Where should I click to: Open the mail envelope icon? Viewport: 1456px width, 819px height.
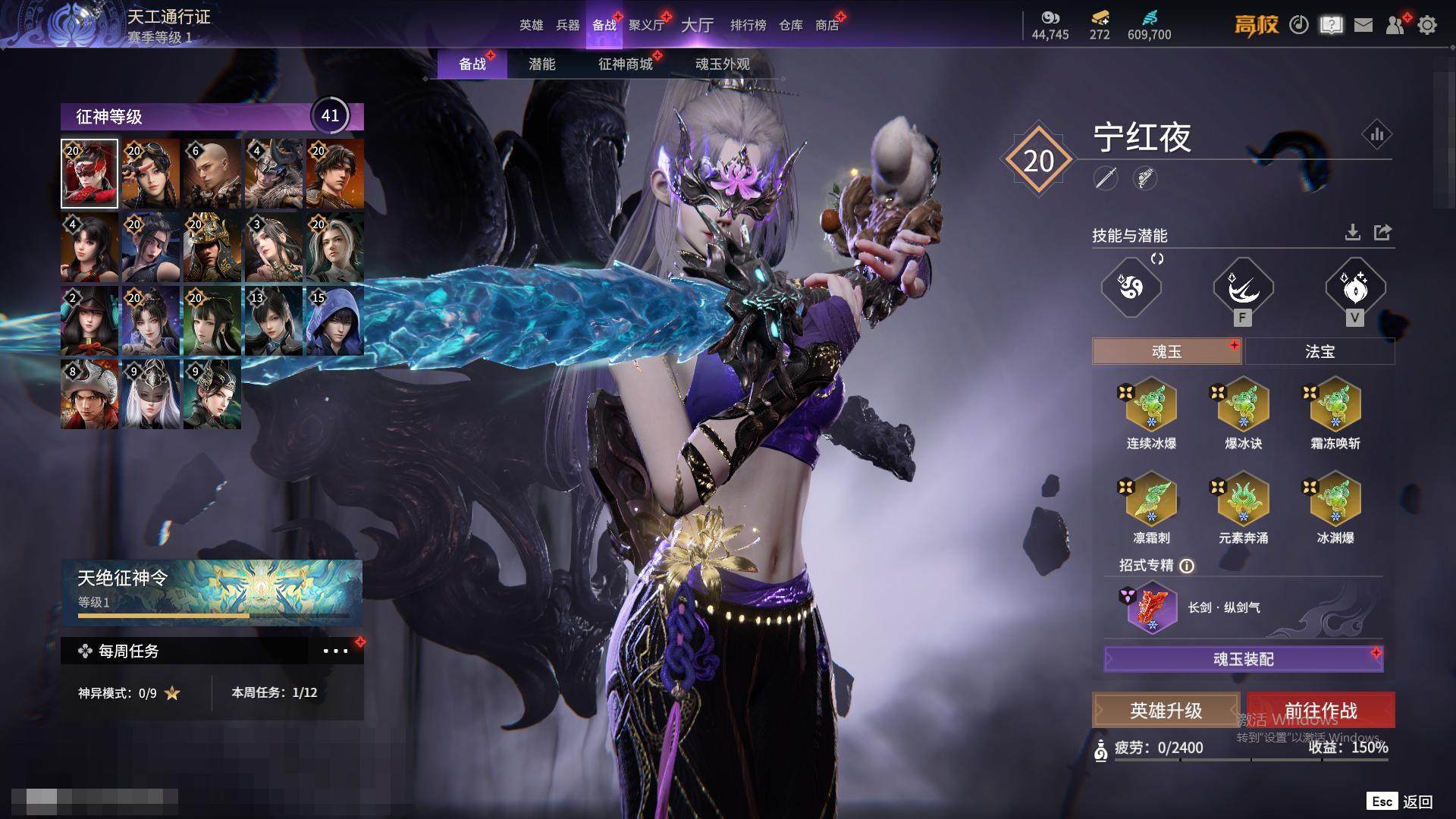coord(1363,25)
